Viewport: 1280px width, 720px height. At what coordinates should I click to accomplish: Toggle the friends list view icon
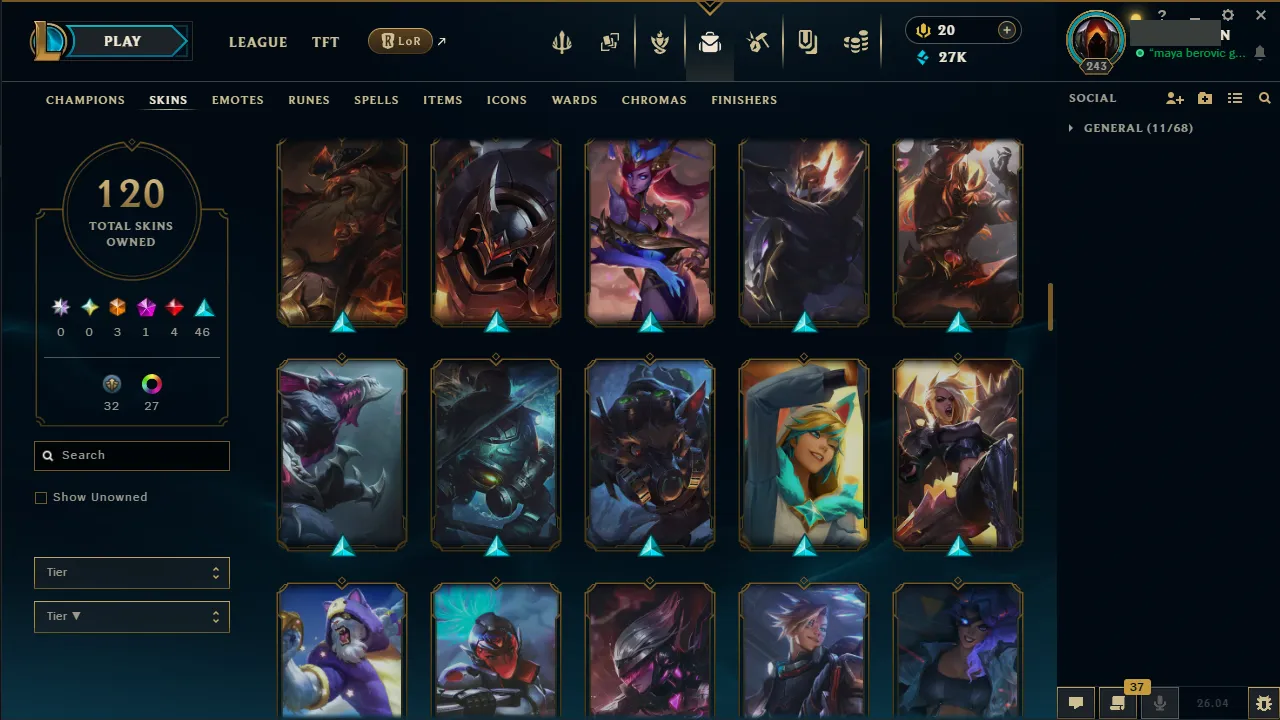[x=1235, y=98]
